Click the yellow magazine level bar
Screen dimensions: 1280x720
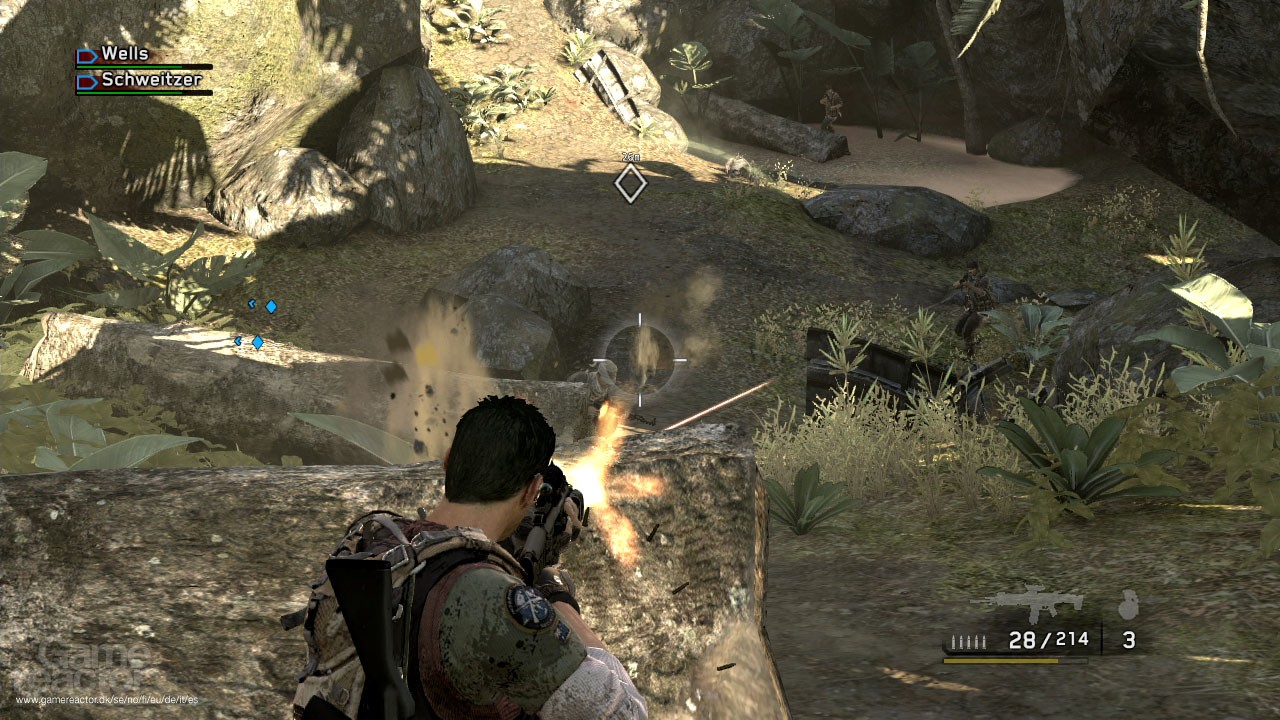coord(1001,661)
